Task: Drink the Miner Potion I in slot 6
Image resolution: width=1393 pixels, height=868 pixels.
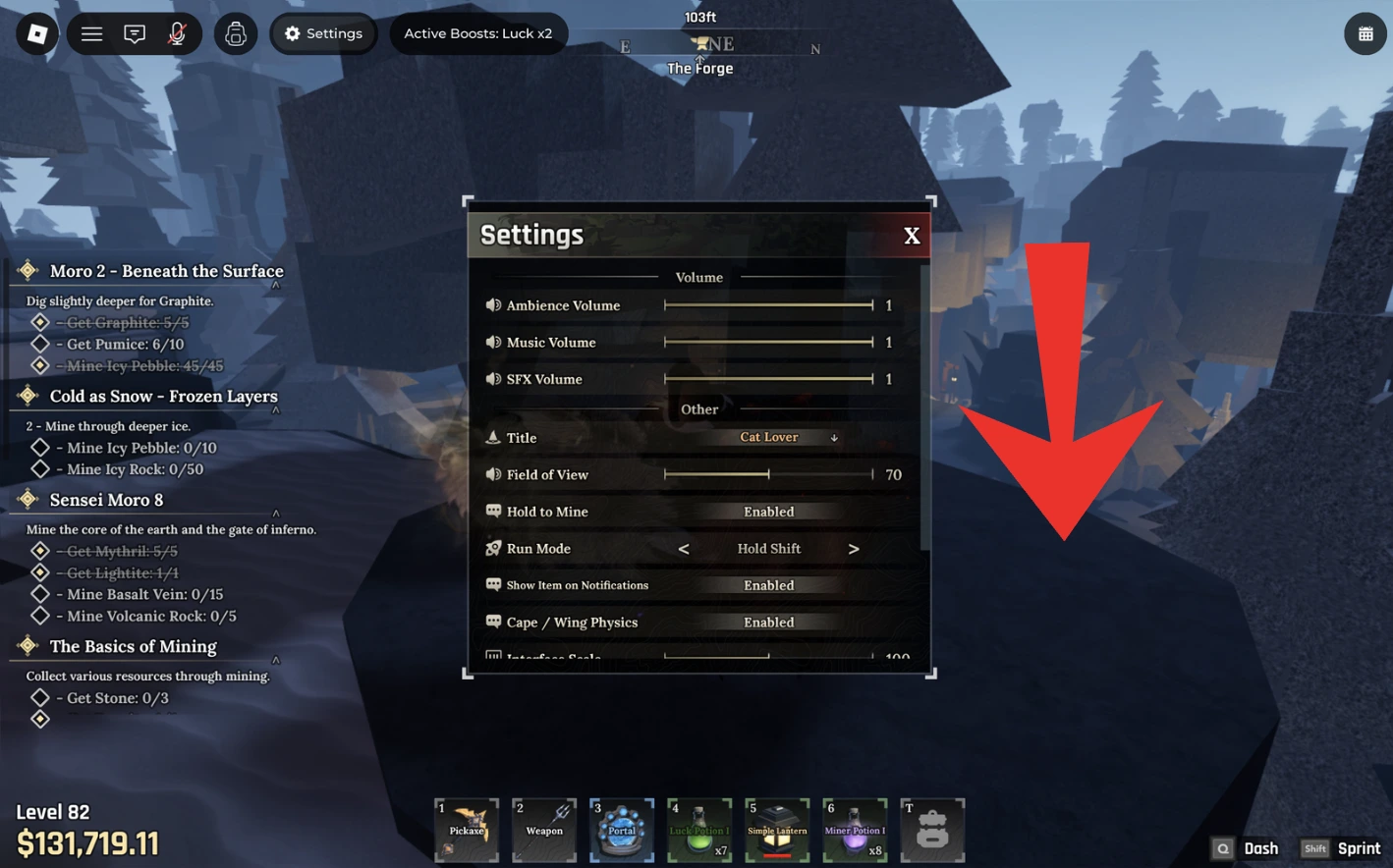Action: click(854, 830)
